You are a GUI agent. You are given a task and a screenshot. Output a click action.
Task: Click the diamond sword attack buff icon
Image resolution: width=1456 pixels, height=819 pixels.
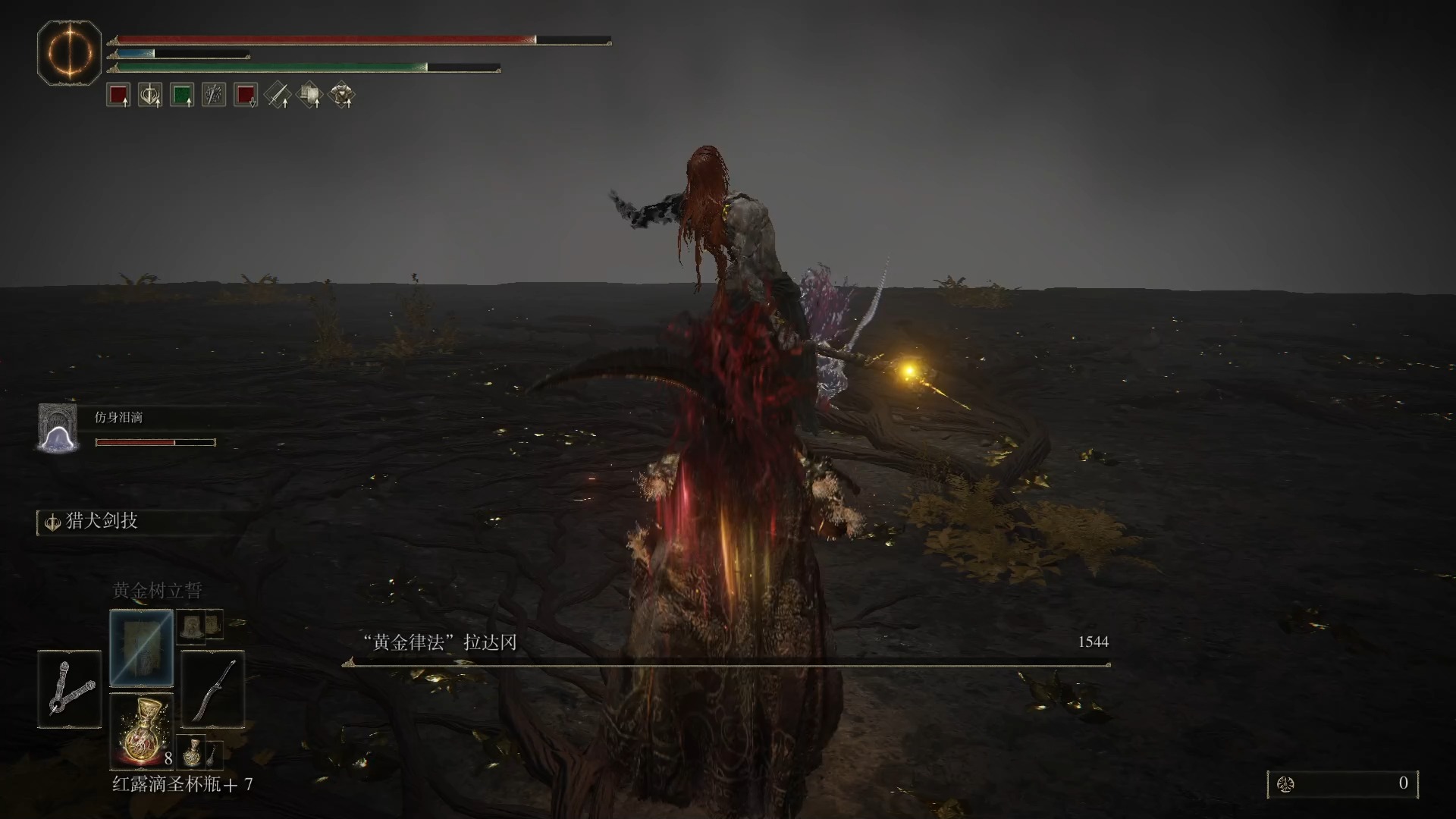278,96
